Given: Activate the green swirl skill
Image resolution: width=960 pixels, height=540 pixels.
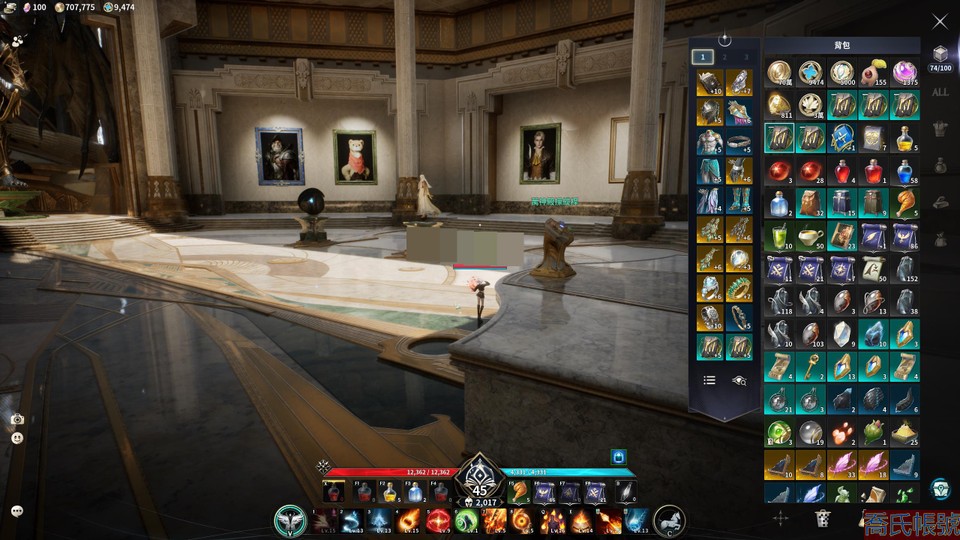Looking at the screenshot, I should pos(466,521).
